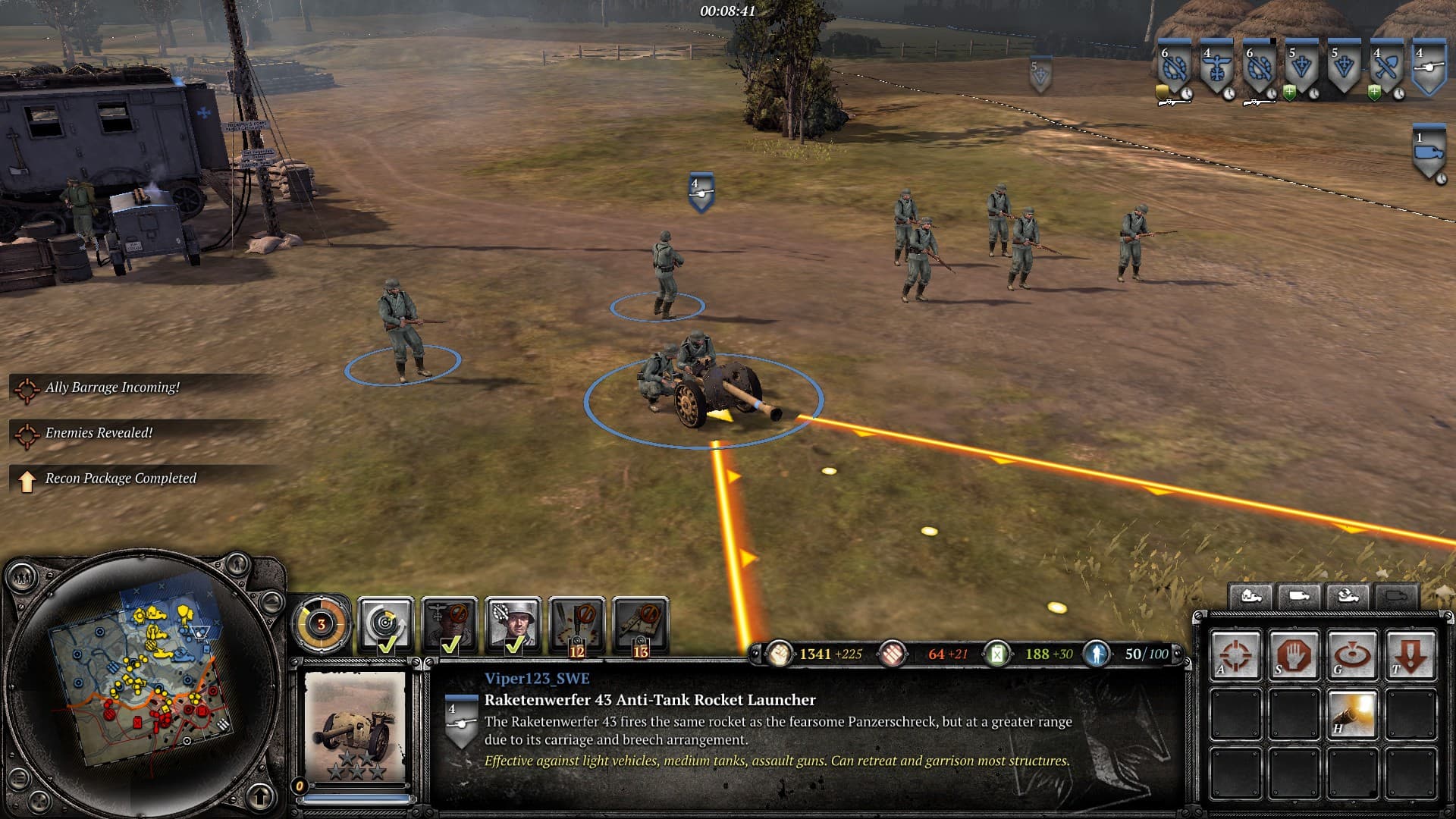Click the Ally Barrage Incoming notification
Screen dimensions: 1456x819
point(112,388)
